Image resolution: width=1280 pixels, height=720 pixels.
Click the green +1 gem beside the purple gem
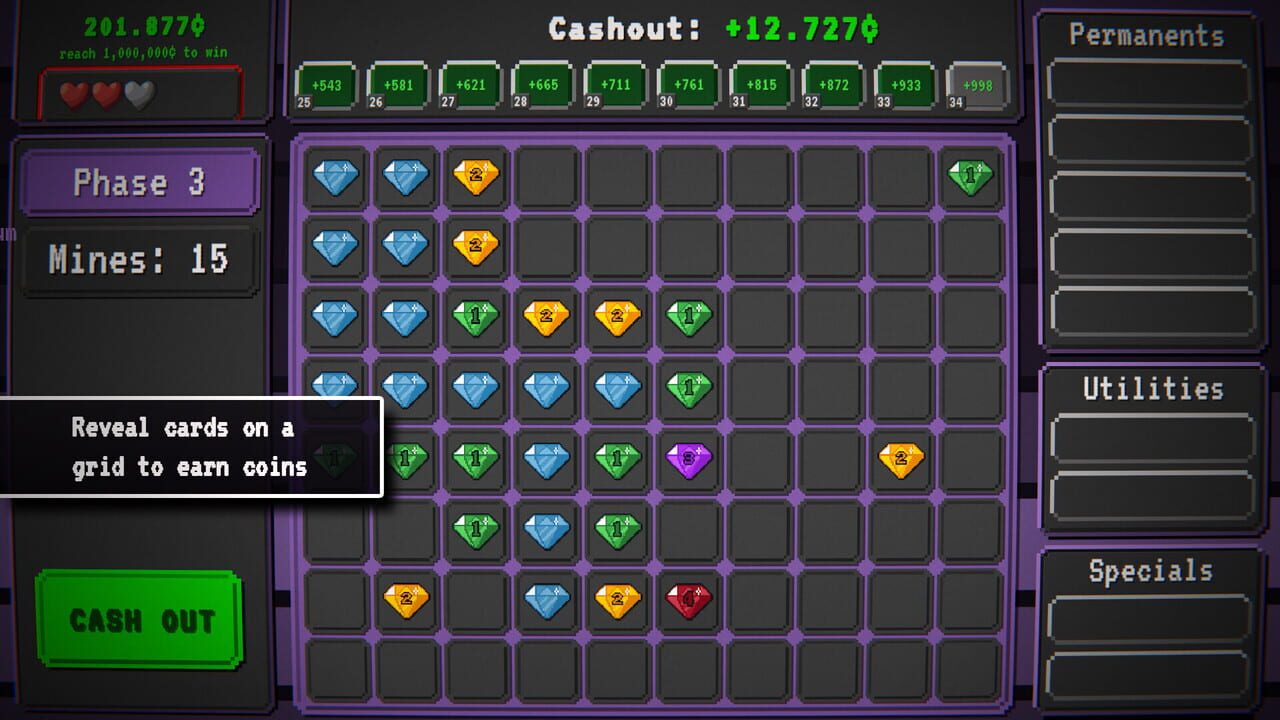click(x=618, y=460)
